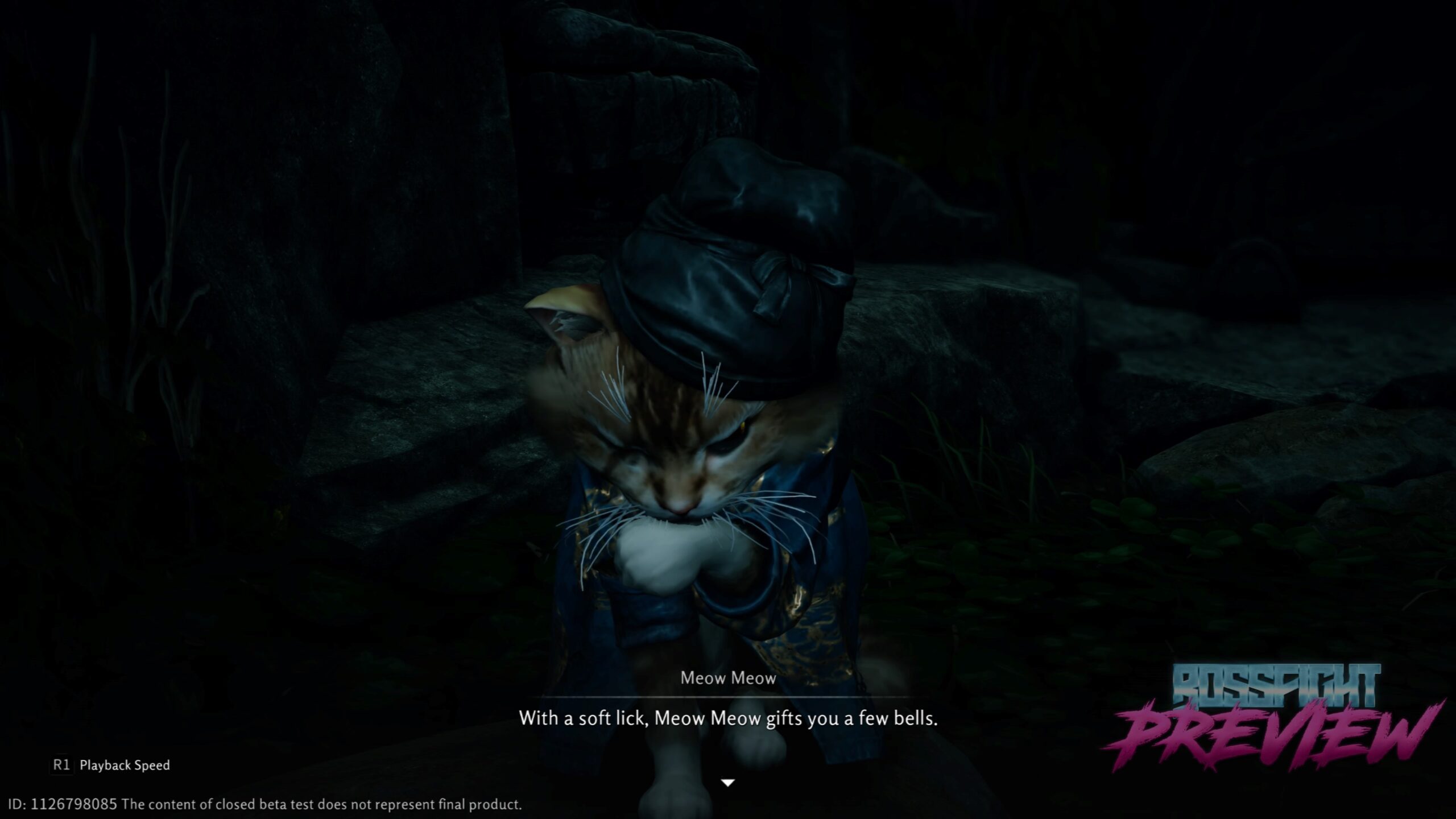1456x819 pixels.
Task: Advance dialogue with the white continue arrow
Action: 728,783
